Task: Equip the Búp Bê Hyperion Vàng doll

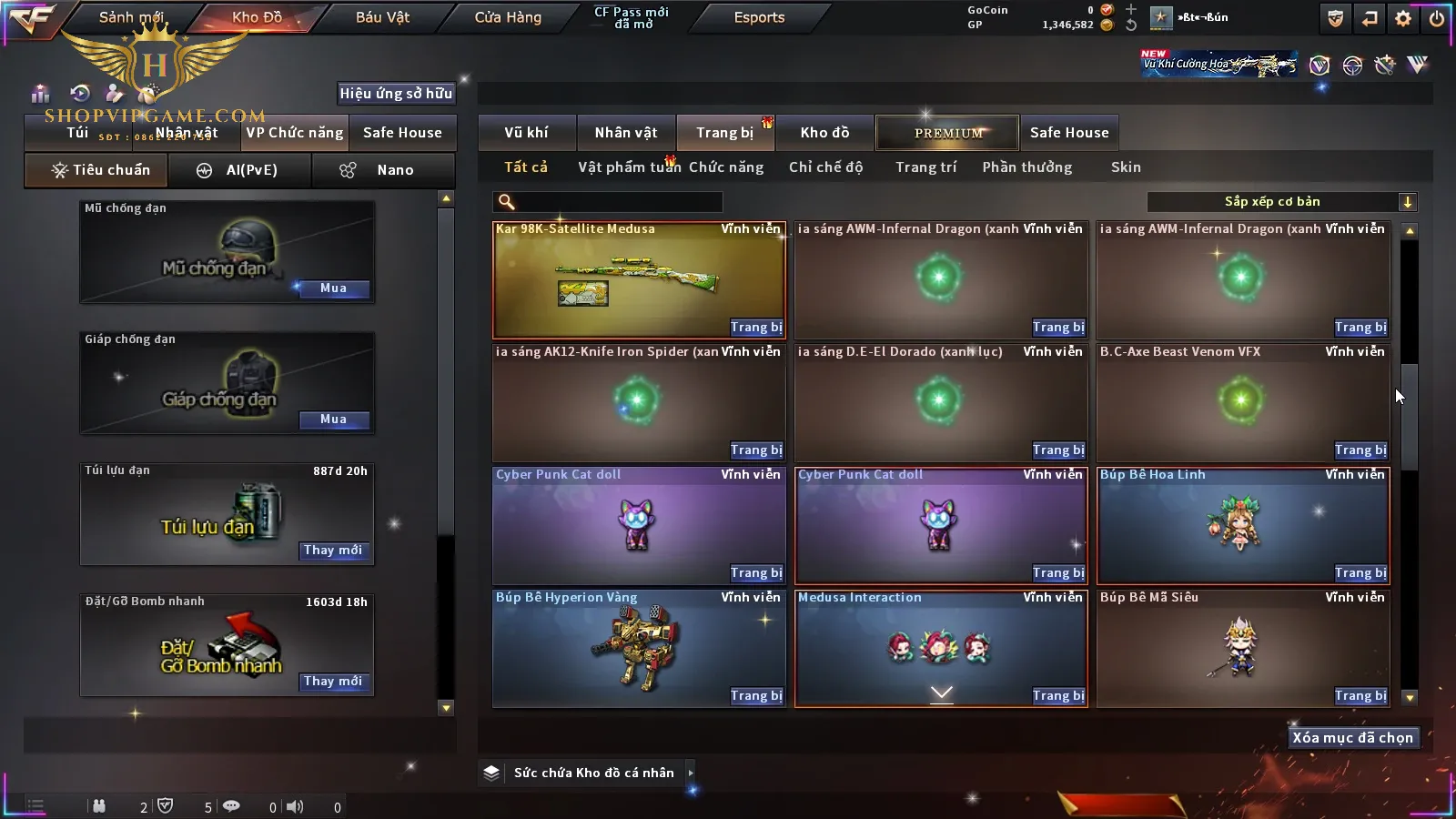Action: coord(756,696)
